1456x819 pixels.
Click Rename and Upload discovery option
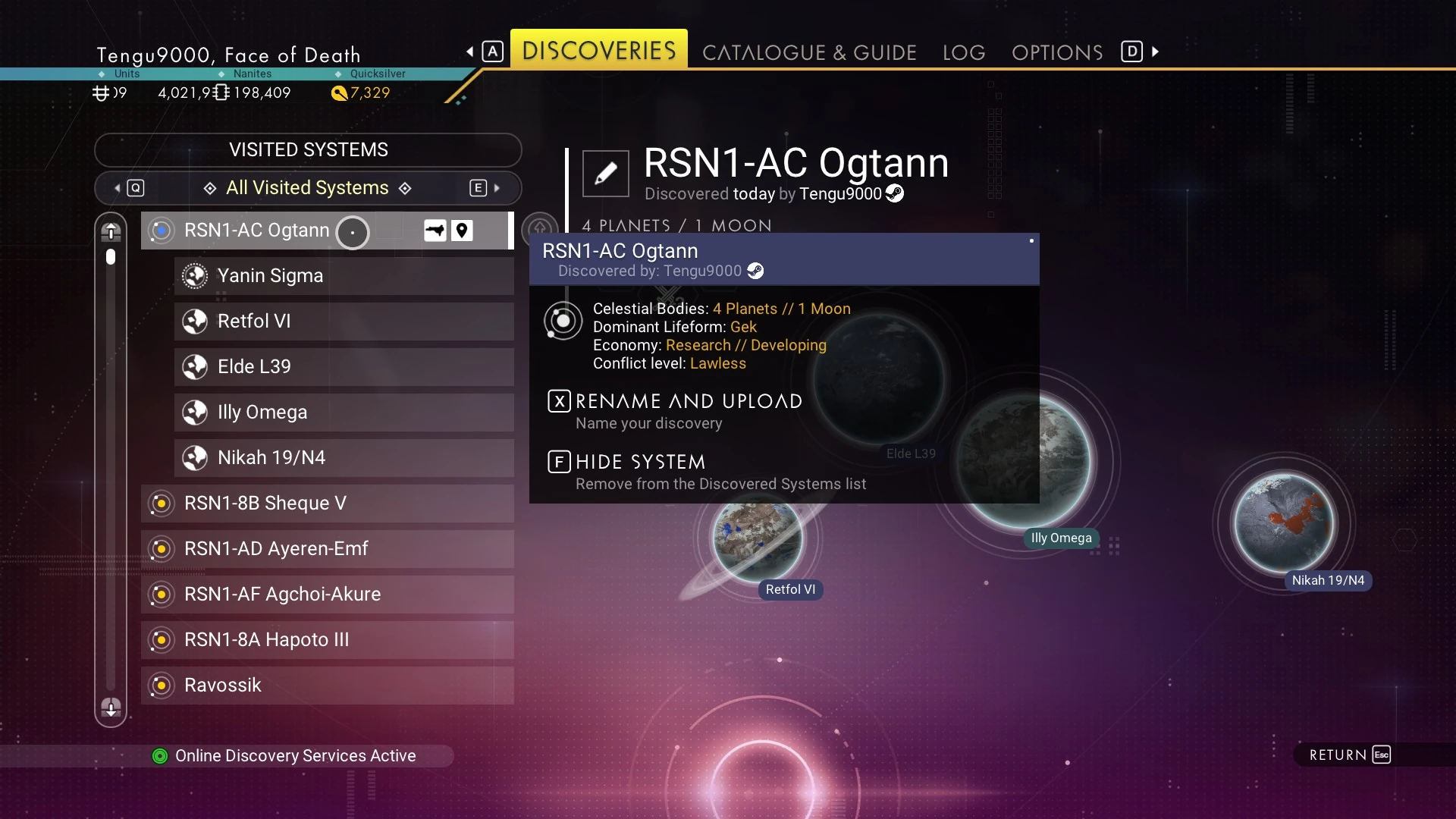pyautogui.click(x=688, y=401)
